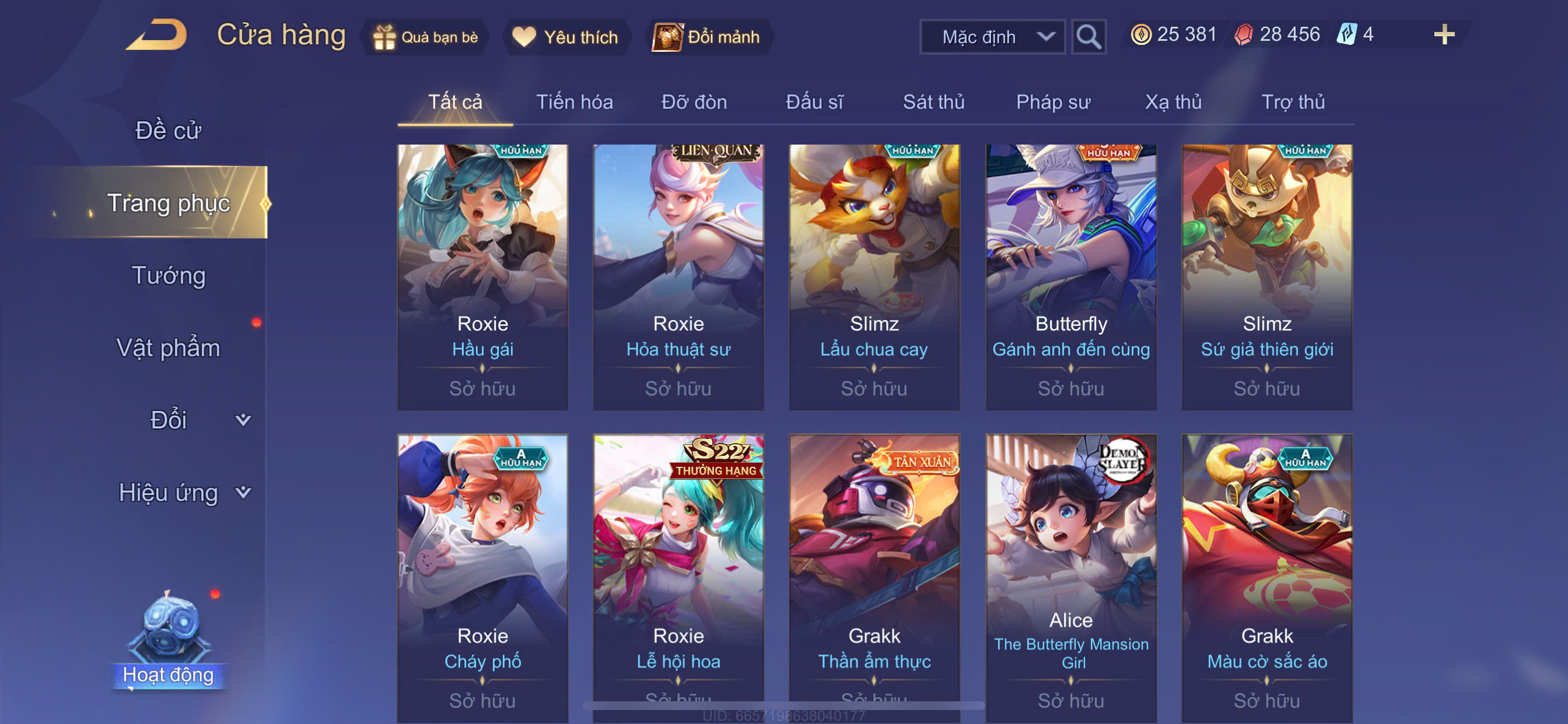This screenshot has width=1568, height=724.
Task: Pick the Alice Butterfly Mansion Girl card
Action: tap(1070, 578)
